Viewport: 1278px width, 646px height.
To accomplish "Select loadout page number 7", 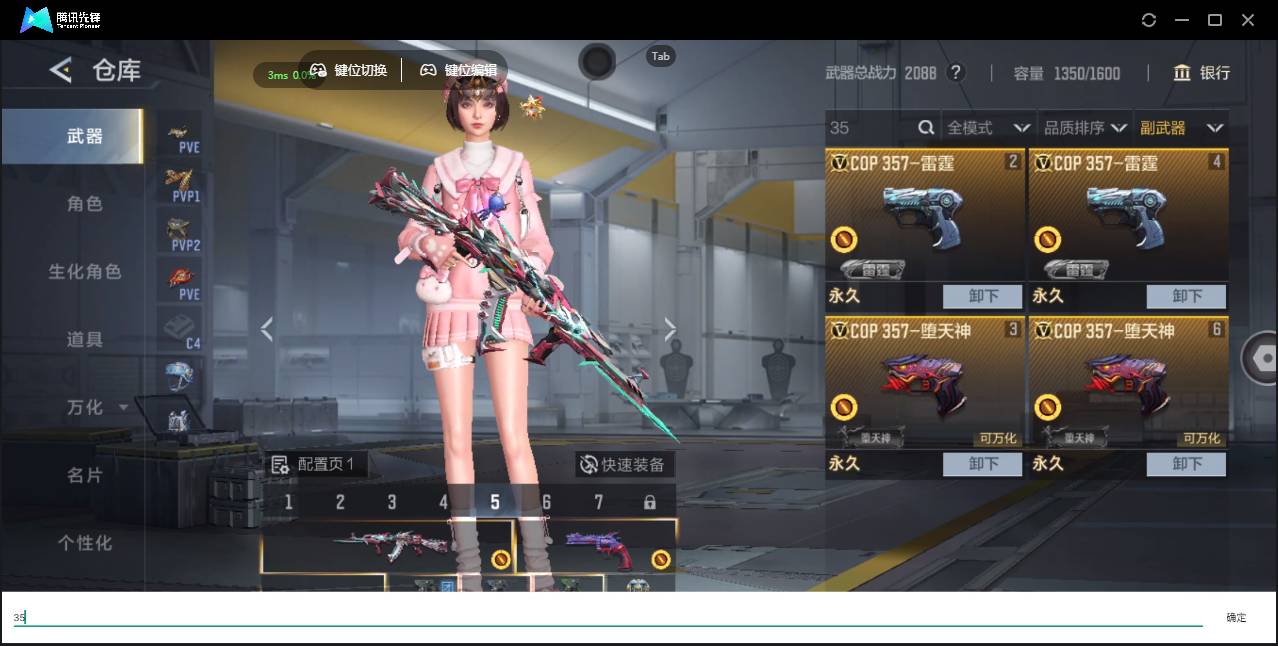I will click(x=598, y=502).
